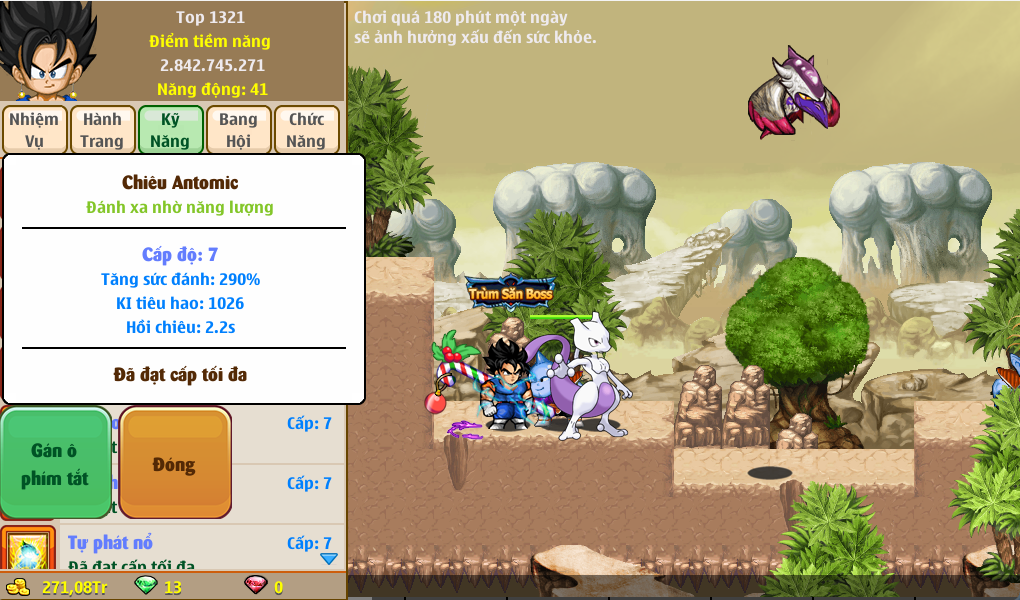Screen dimensions: 1020x600
Task: Show the Bang Hội tab
Action: coord(238,130)
